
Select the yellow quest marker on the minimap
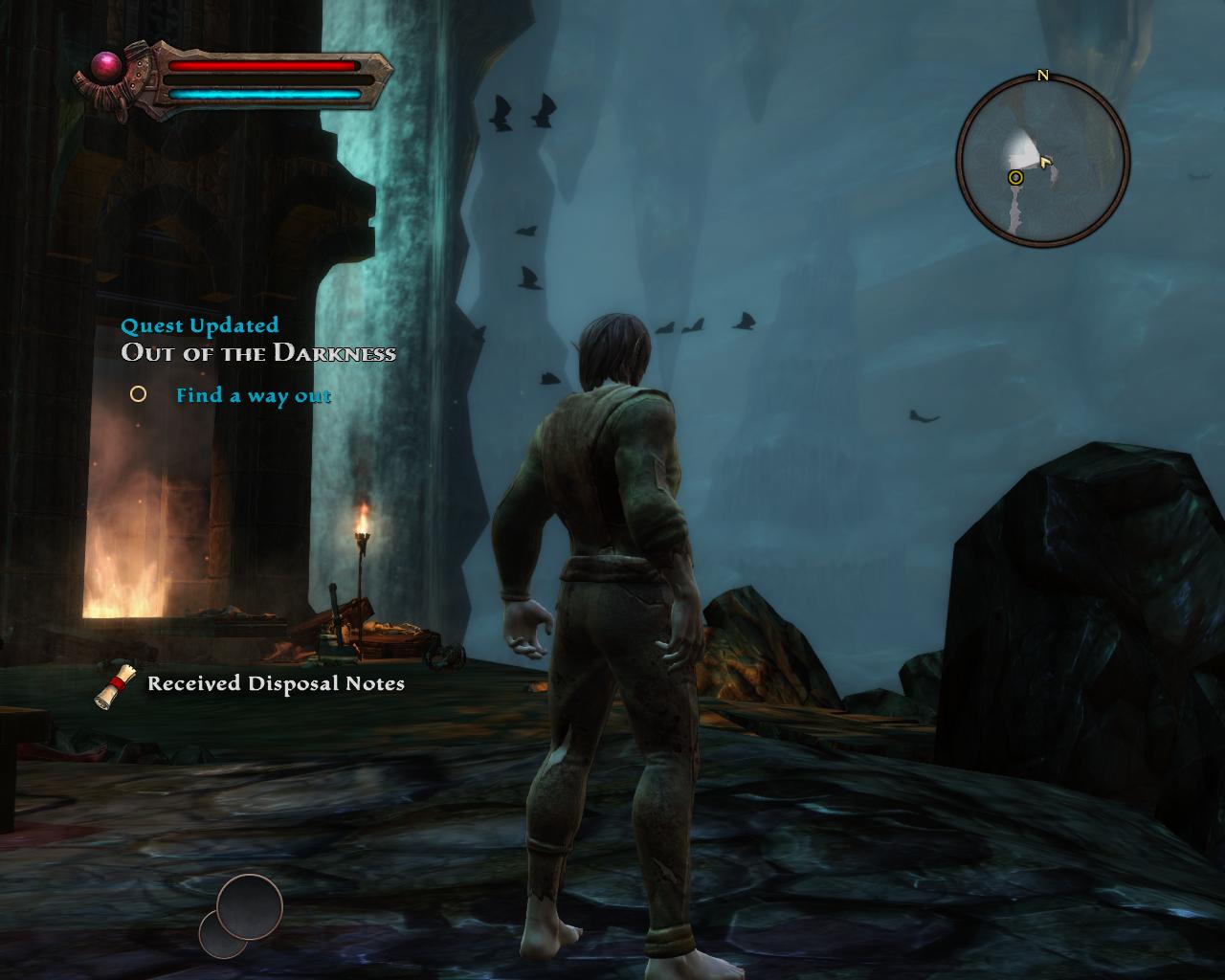[x=1015, y=177]
